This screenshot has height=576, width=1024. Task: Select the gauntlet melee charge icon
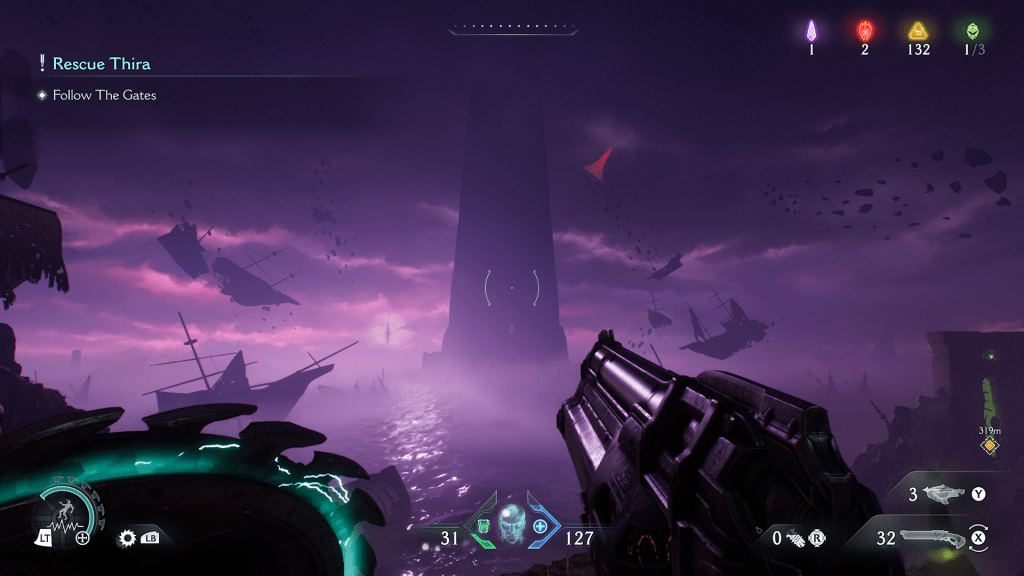[796, 538]
